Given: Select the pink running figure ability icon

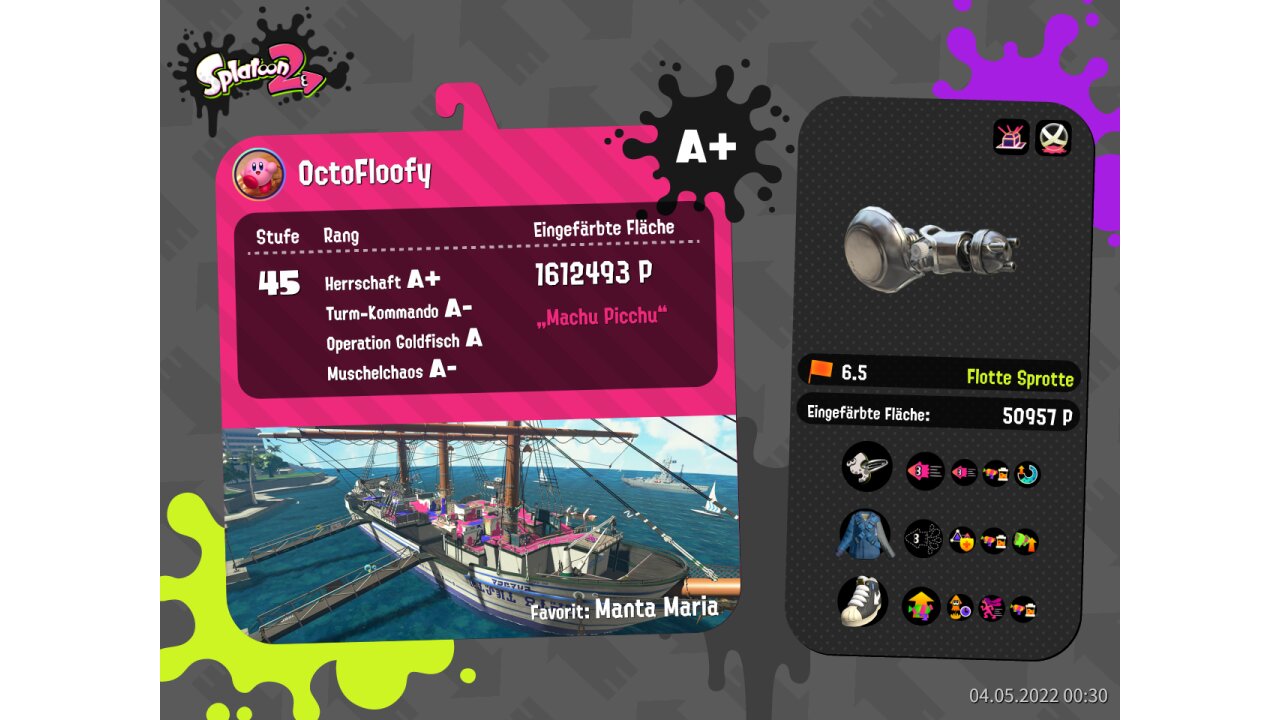Looking at the screenshot, I should [x=992, y=607].
